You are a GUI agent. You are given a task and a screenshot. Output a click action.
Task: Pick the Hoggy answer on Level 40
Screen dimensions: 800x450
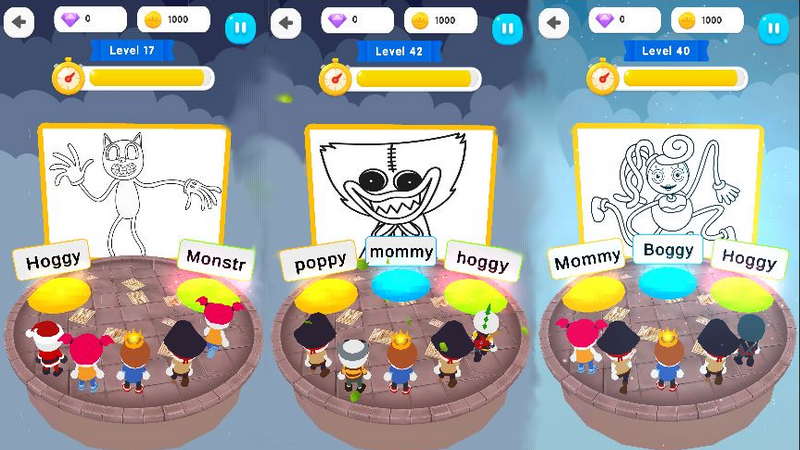click(748, 260)
